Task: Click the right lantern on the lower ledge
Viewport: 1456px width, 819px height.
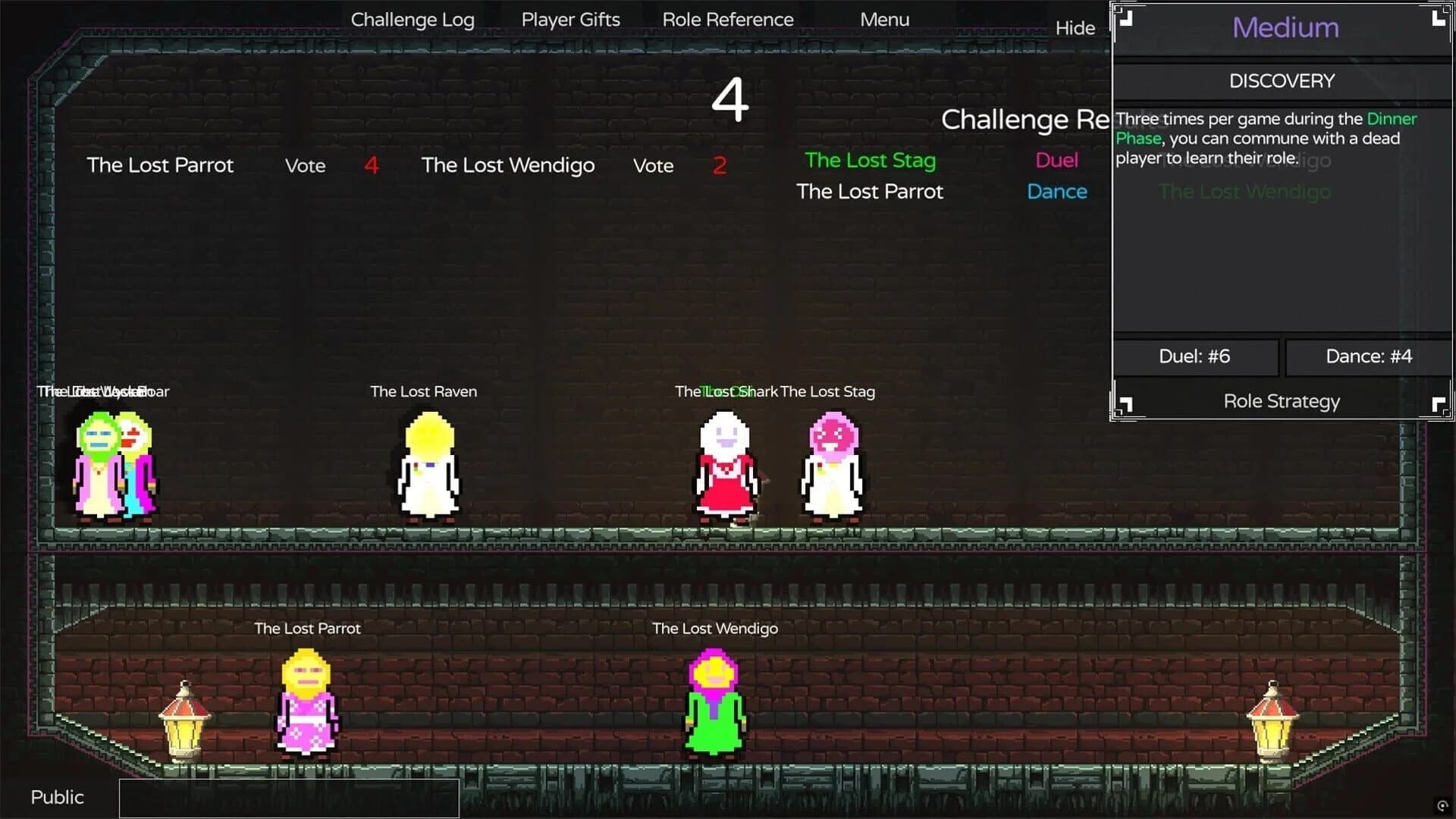Action: [x=1274, y=728]
